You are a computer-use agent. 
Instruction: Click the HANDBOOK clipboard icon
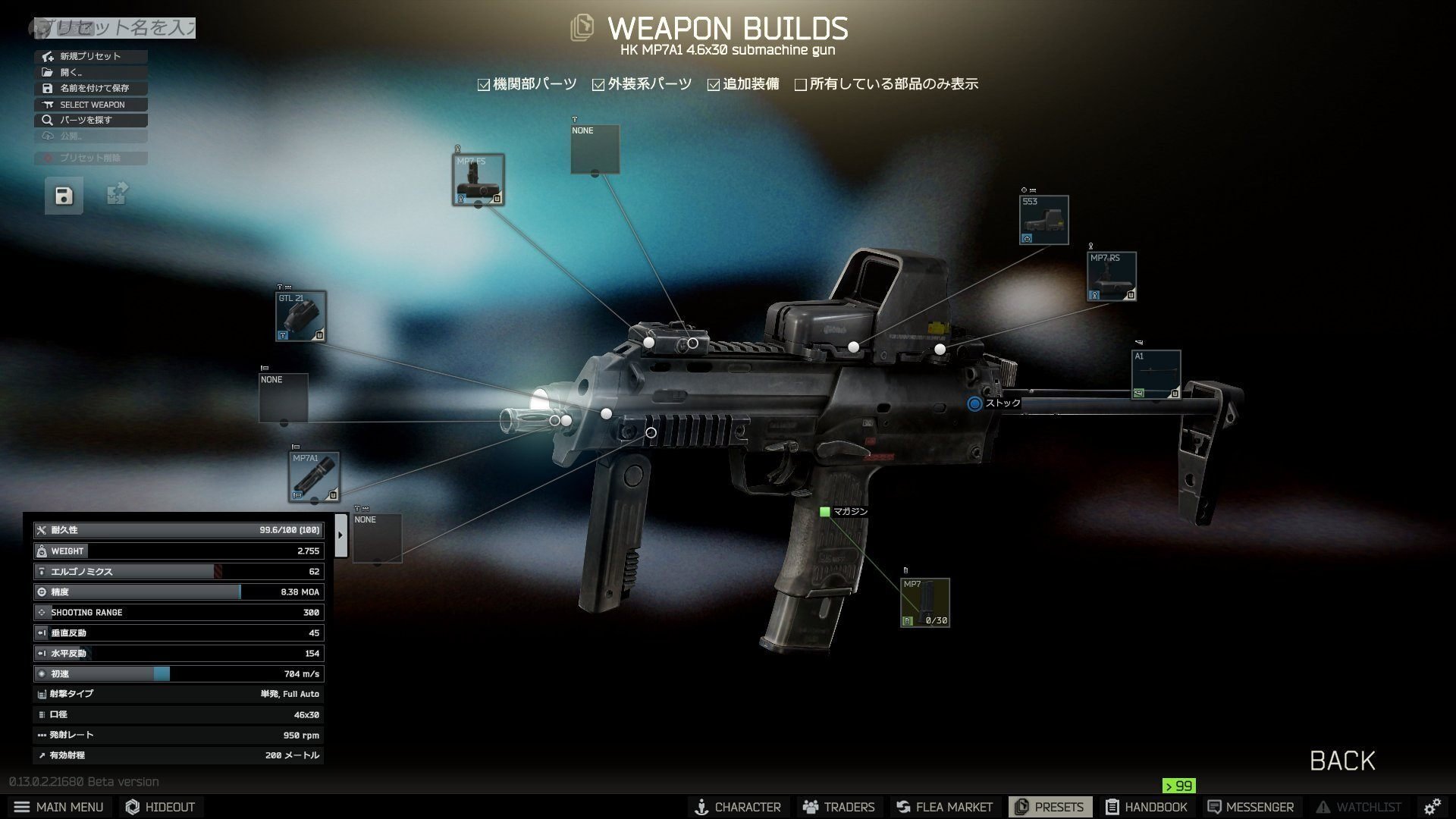pyautogui.click(x=1112, y=806)
